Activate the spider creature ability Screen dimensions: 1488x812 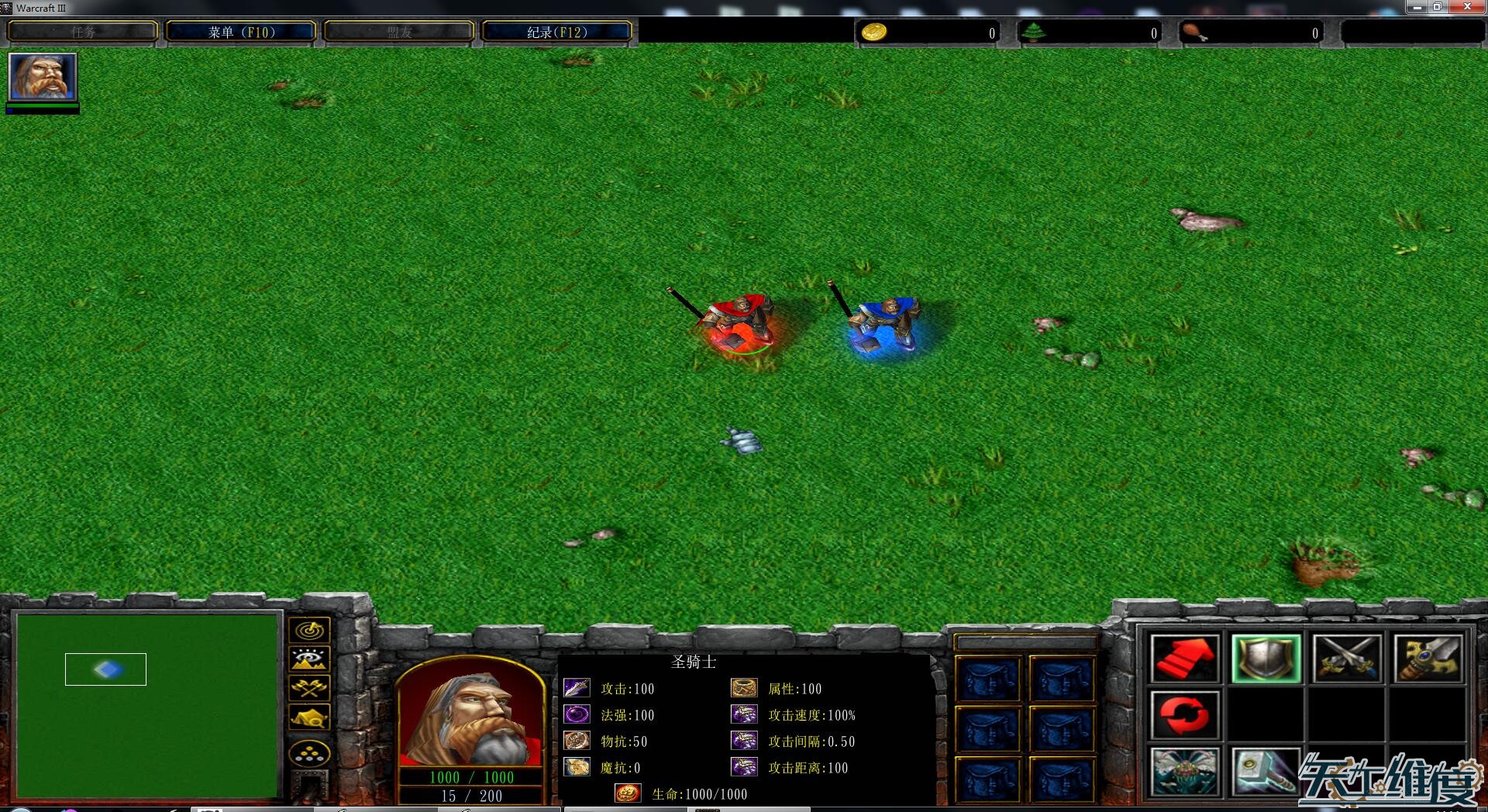point(1183,772)
